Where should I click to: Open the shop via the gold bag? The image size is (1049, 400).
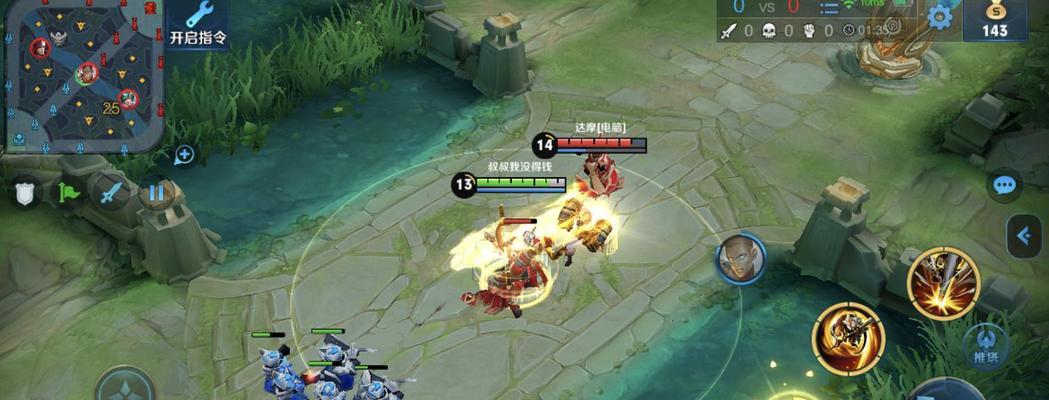[x=995, y=20]
